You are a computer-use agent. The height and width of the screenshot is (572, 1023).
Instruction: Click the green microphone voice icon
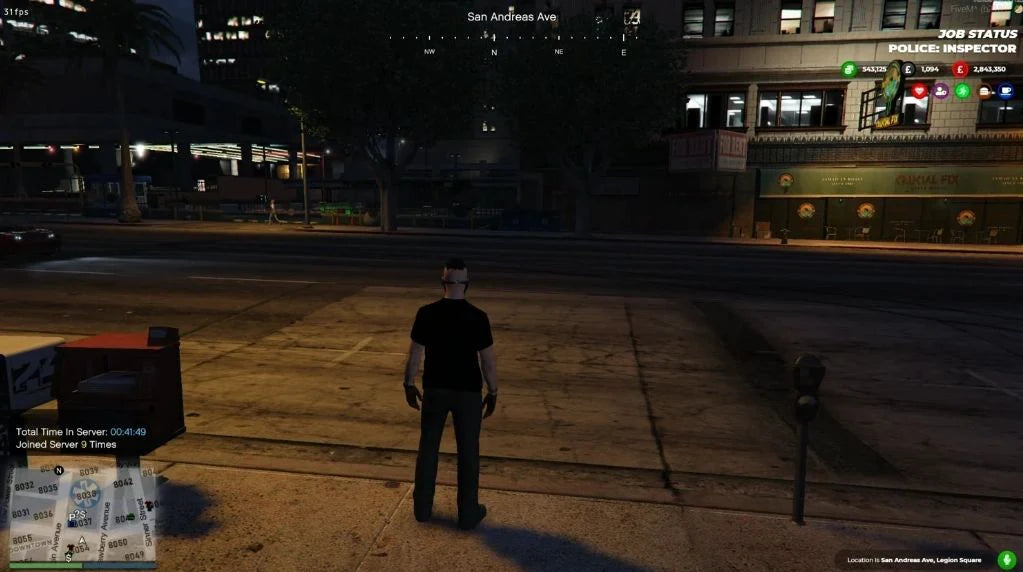(x=1006, y=559)
